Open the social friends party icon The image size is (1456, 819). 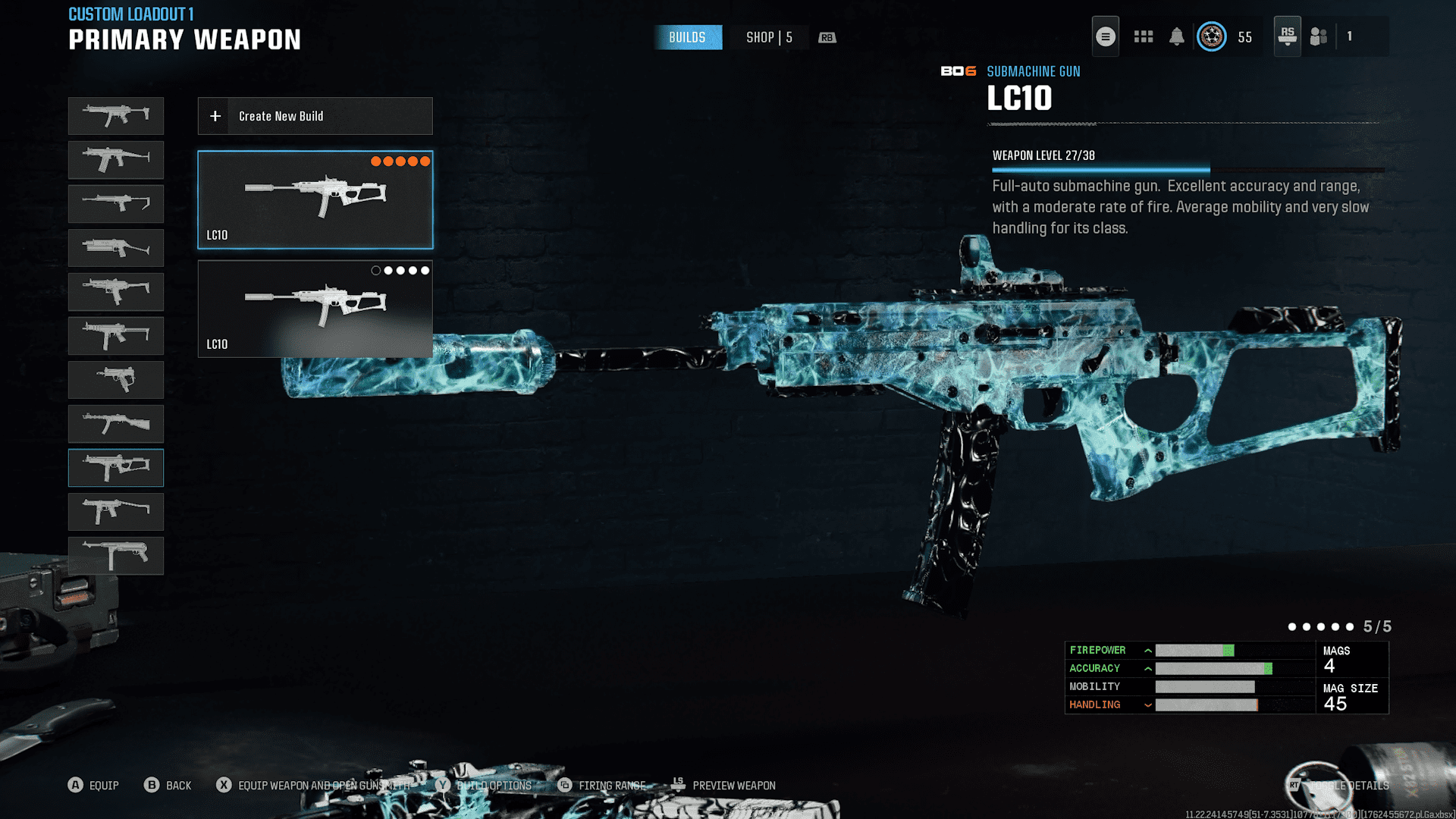pyautogui.click(x=1319, y=36)
